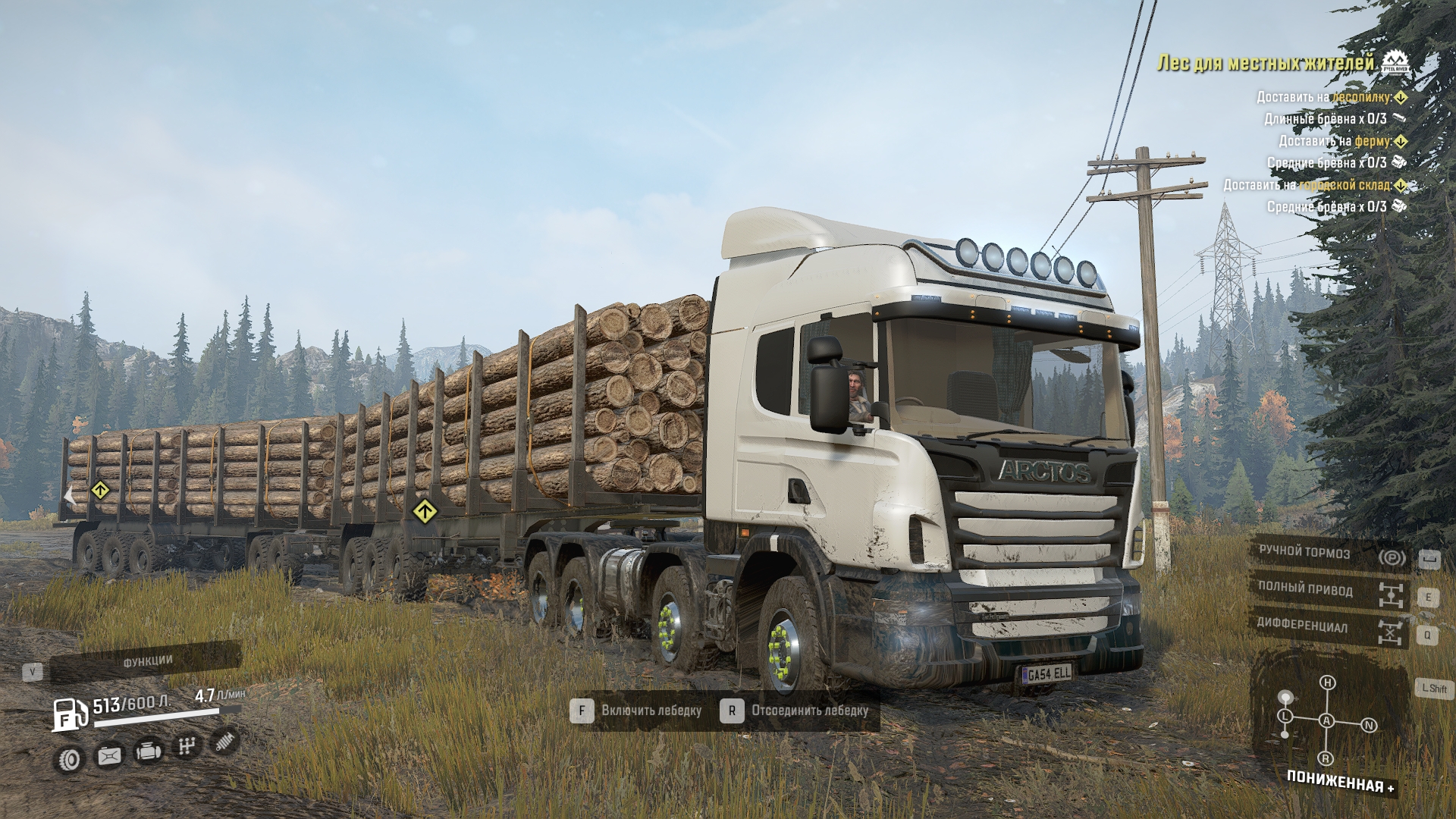
Task: Shift gearbox to R reverse
Action: pyautogui.click(x=1326, y=758)
